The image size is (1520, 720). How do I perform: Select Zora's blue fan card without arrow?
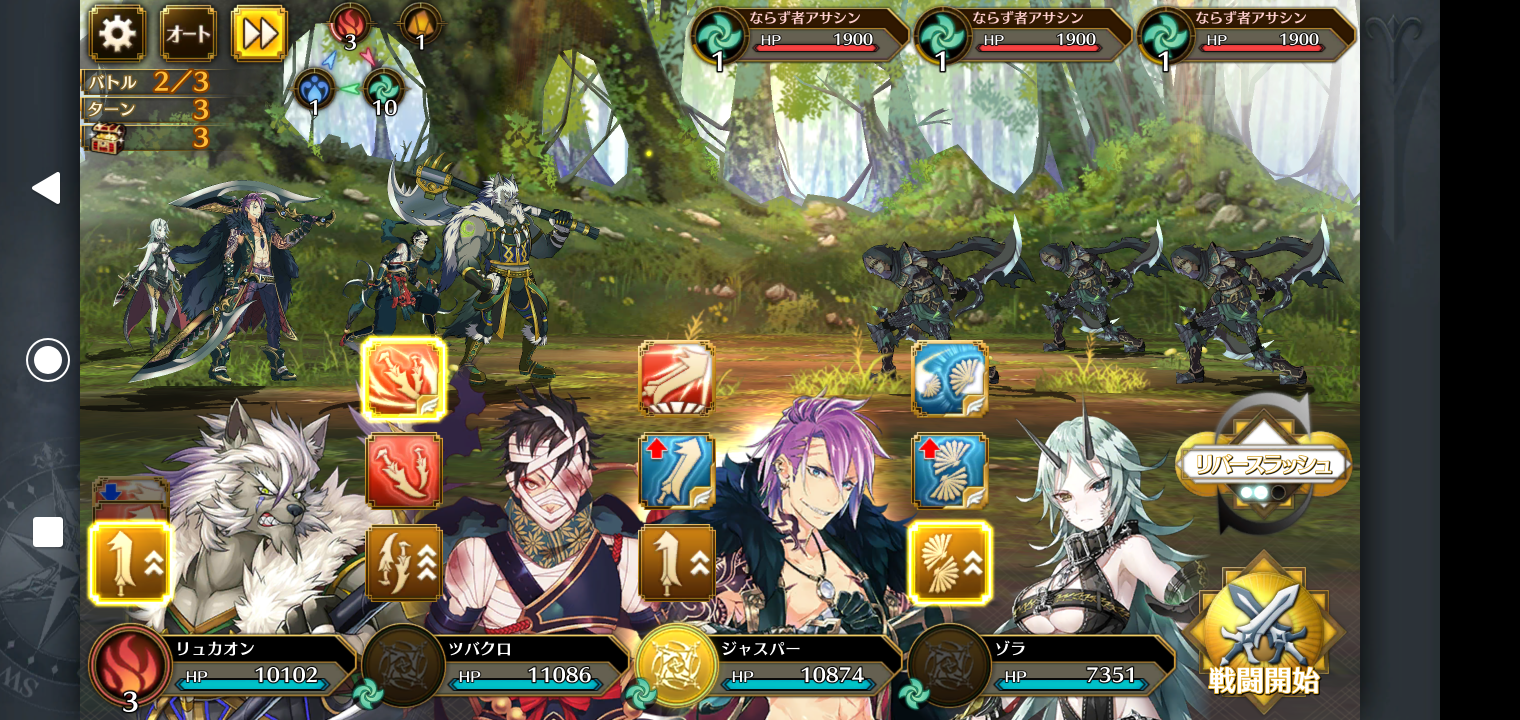[x=949, y=379]
